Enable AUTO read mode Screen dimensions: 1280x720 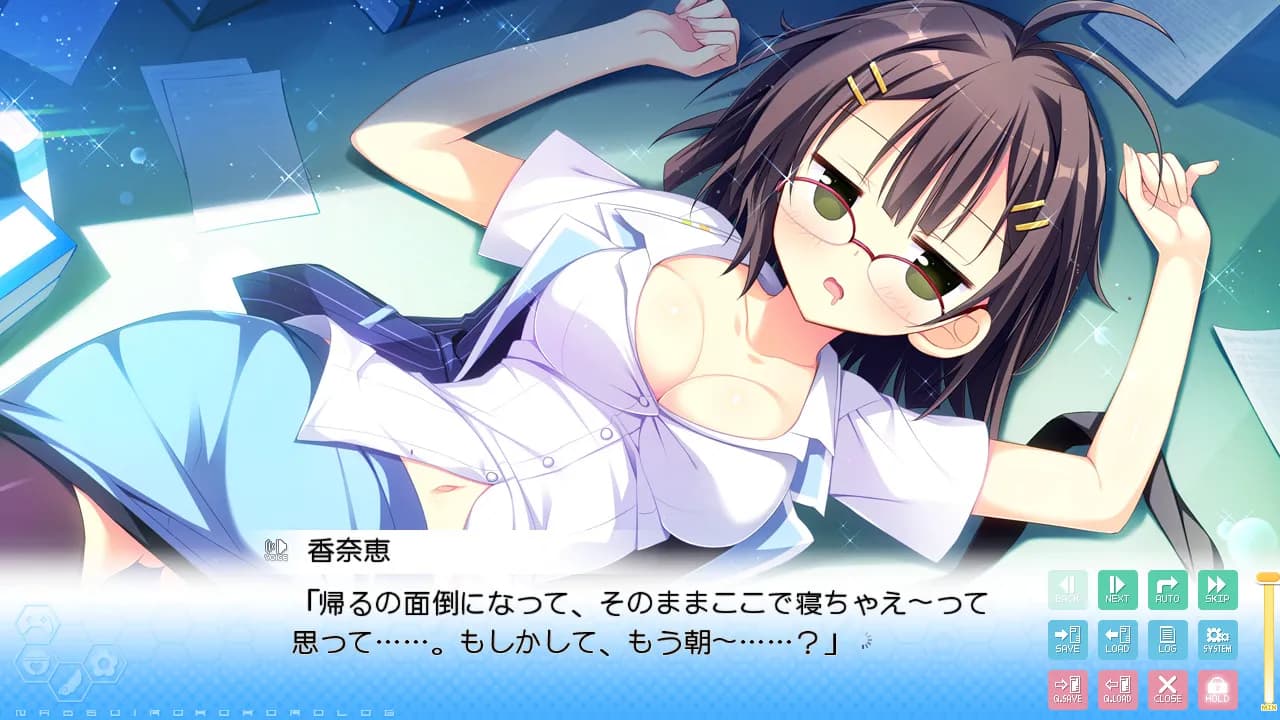click(1168, 589)
